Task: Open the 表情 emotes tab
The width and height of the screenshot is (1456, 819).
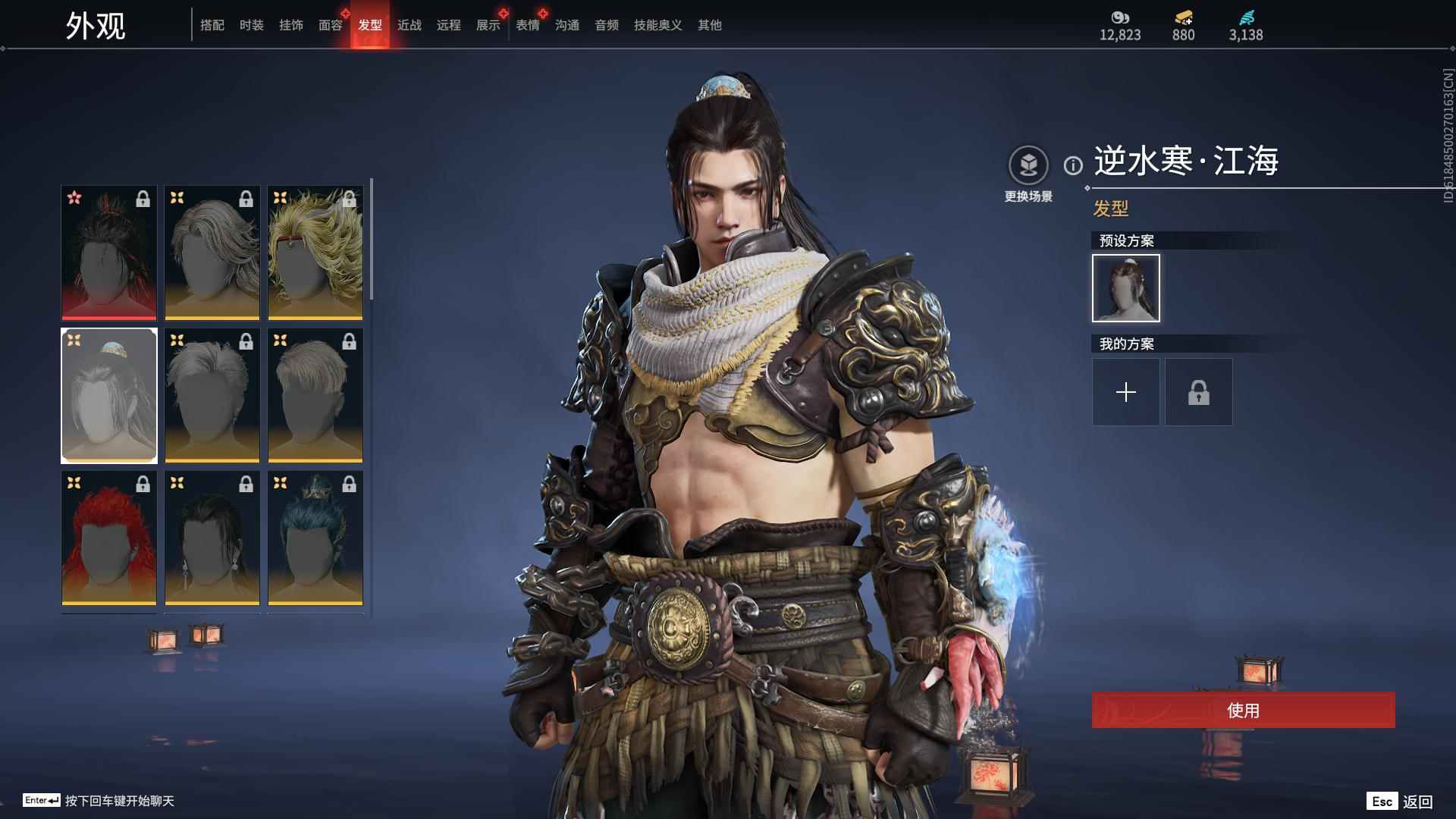Action: [528, 25]
